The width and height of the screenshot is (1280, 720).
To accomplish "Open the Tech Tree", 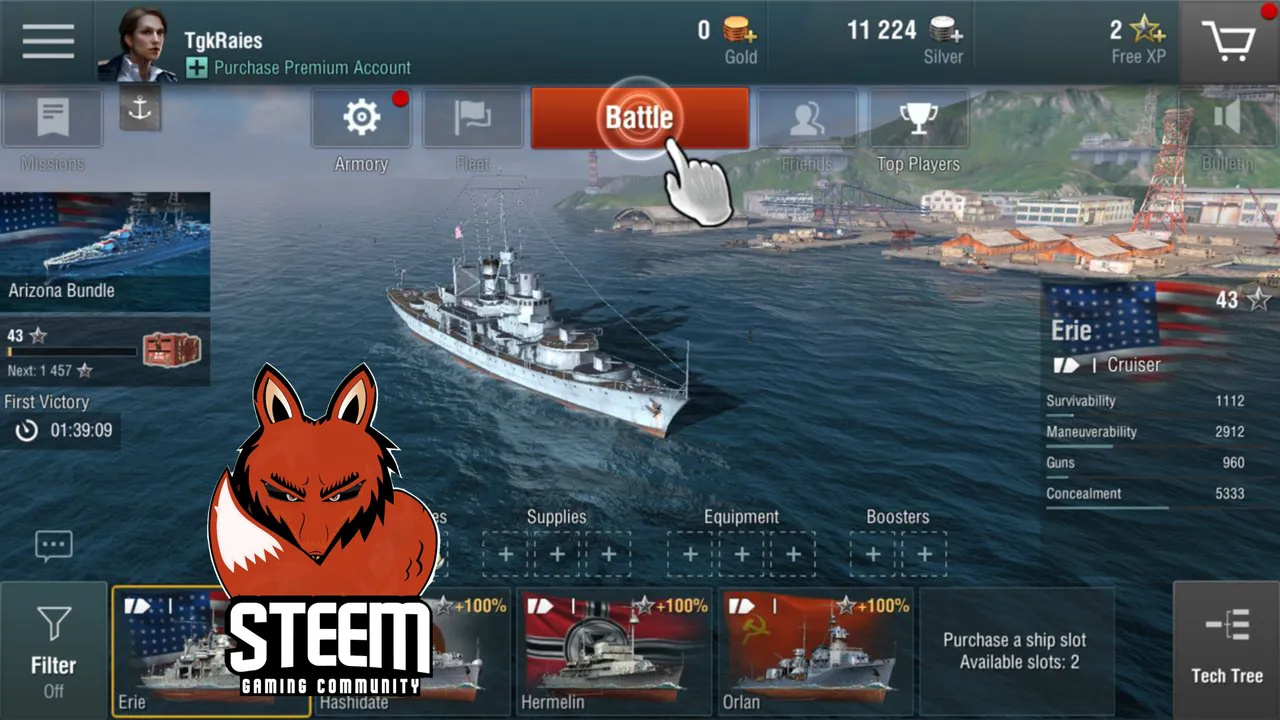I will tap(1226, 648).
